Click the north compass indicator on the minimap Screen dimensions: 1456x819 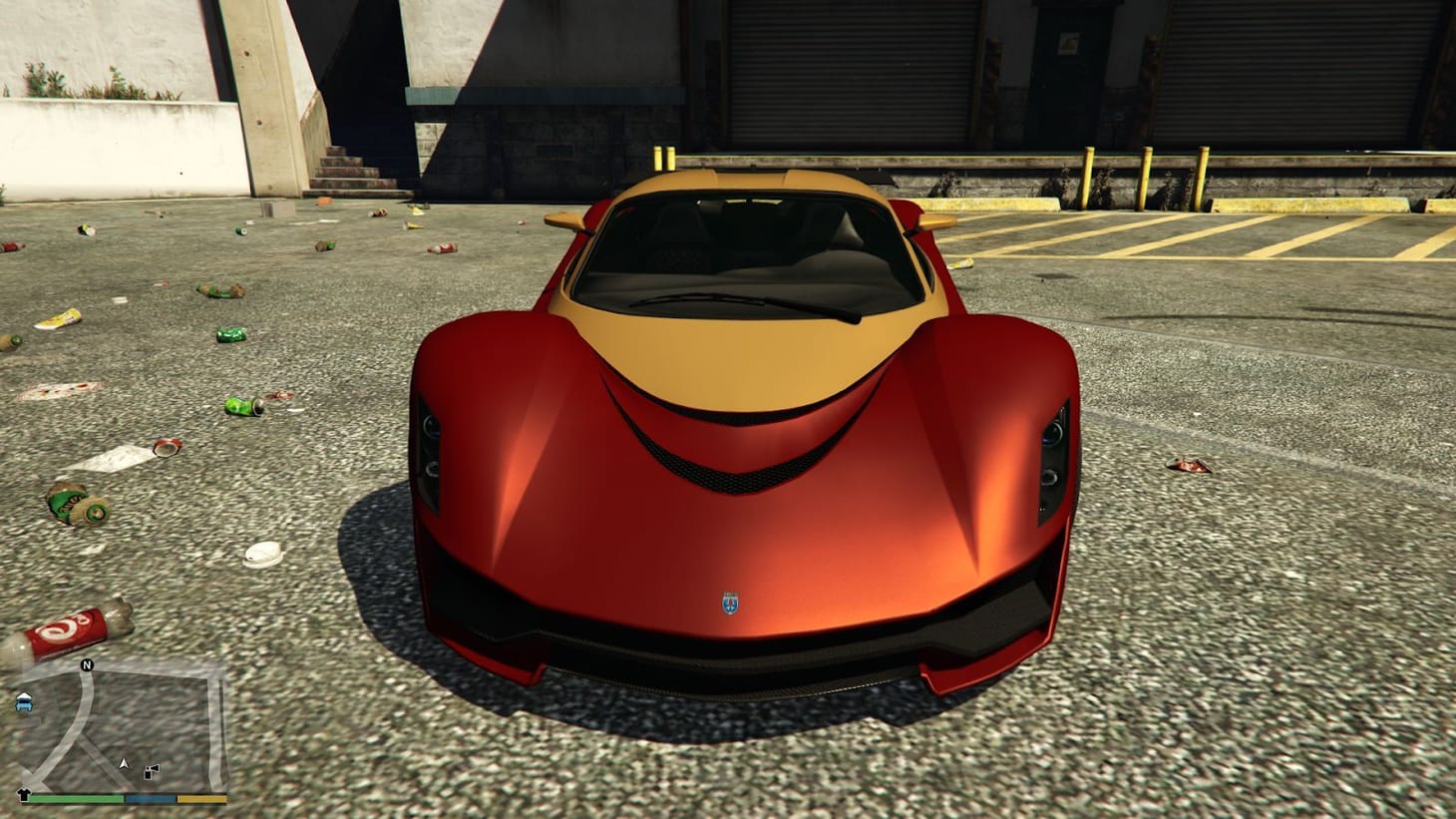(x=87, y=665)
